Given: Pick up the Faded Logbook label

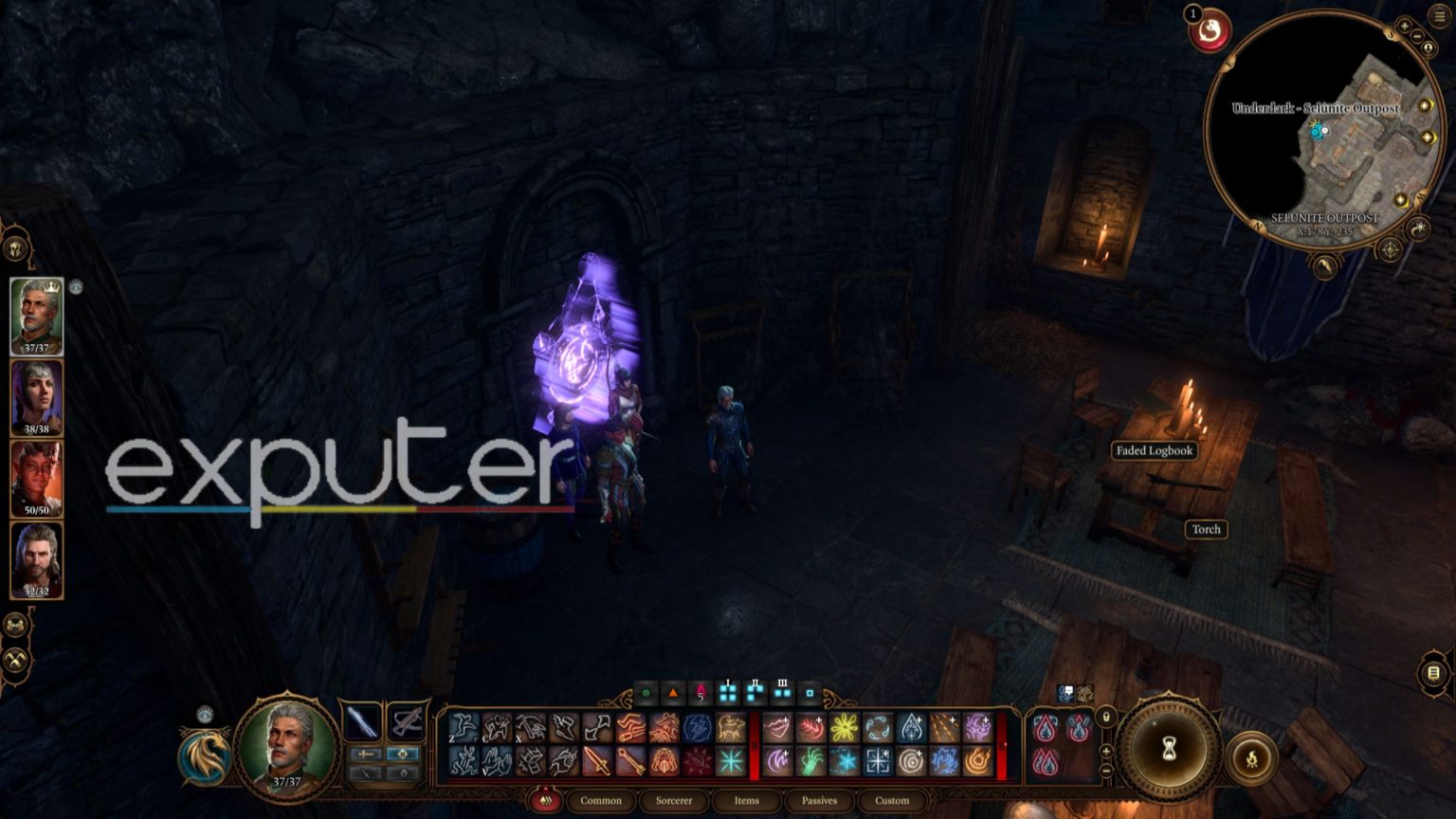Looking at the screenshot, I should (x=1154, y=451).
